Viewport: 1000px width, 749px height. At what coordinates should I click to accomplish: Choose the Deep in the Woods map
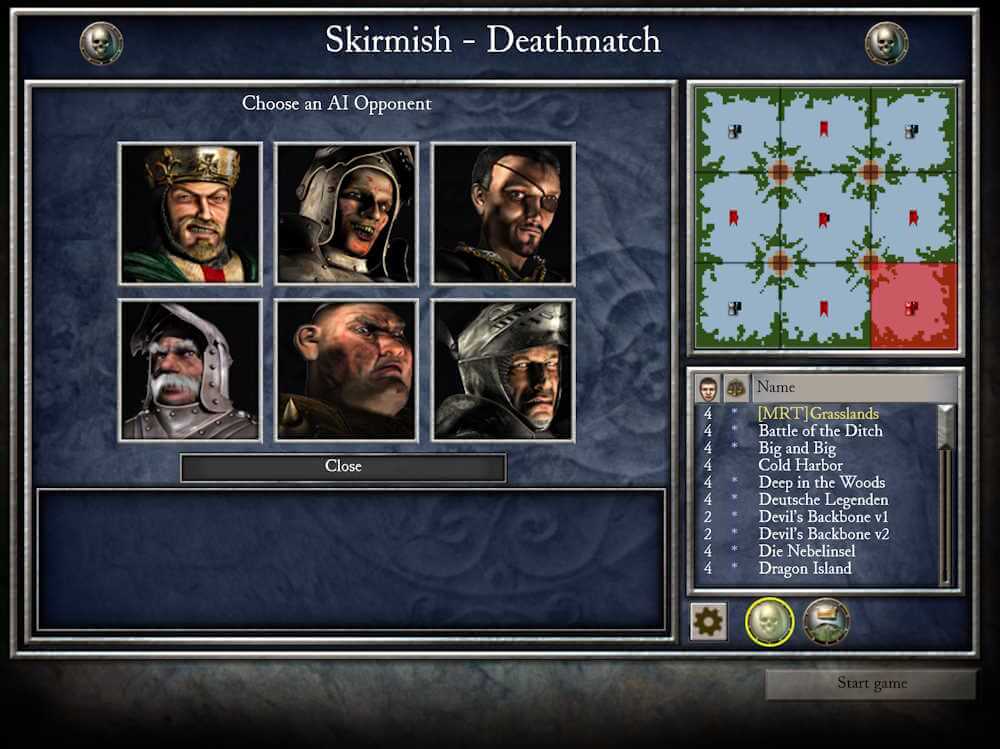point(822,482)
